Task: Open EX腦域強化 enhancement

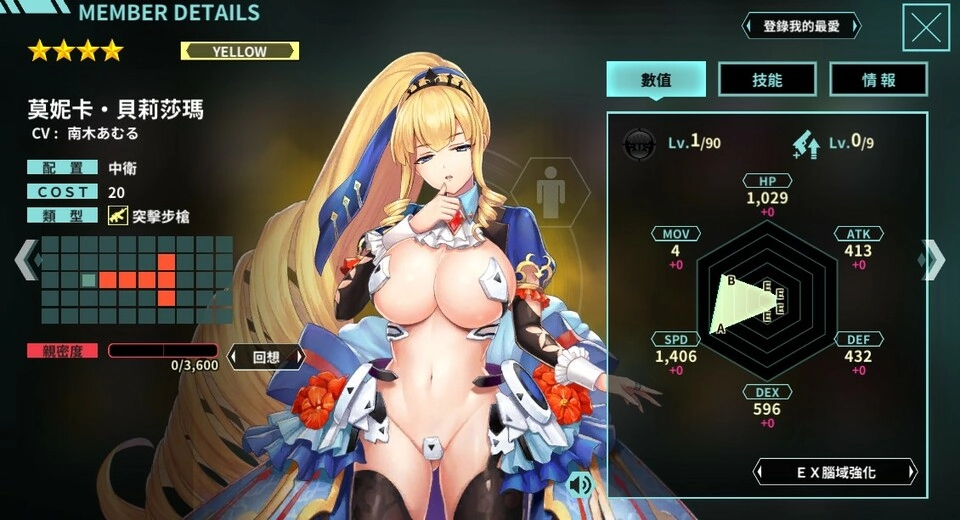Action: pos(835,471)
